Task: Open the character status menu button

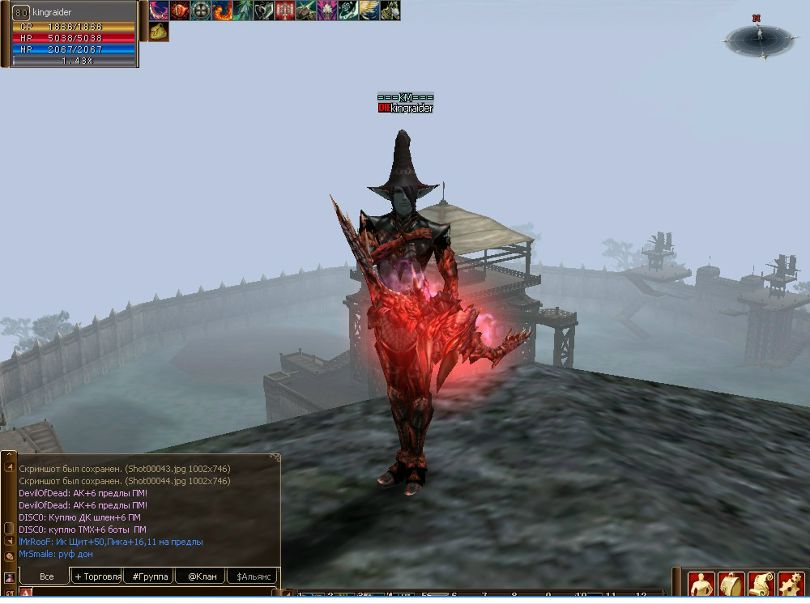Action: pos(702,585)
